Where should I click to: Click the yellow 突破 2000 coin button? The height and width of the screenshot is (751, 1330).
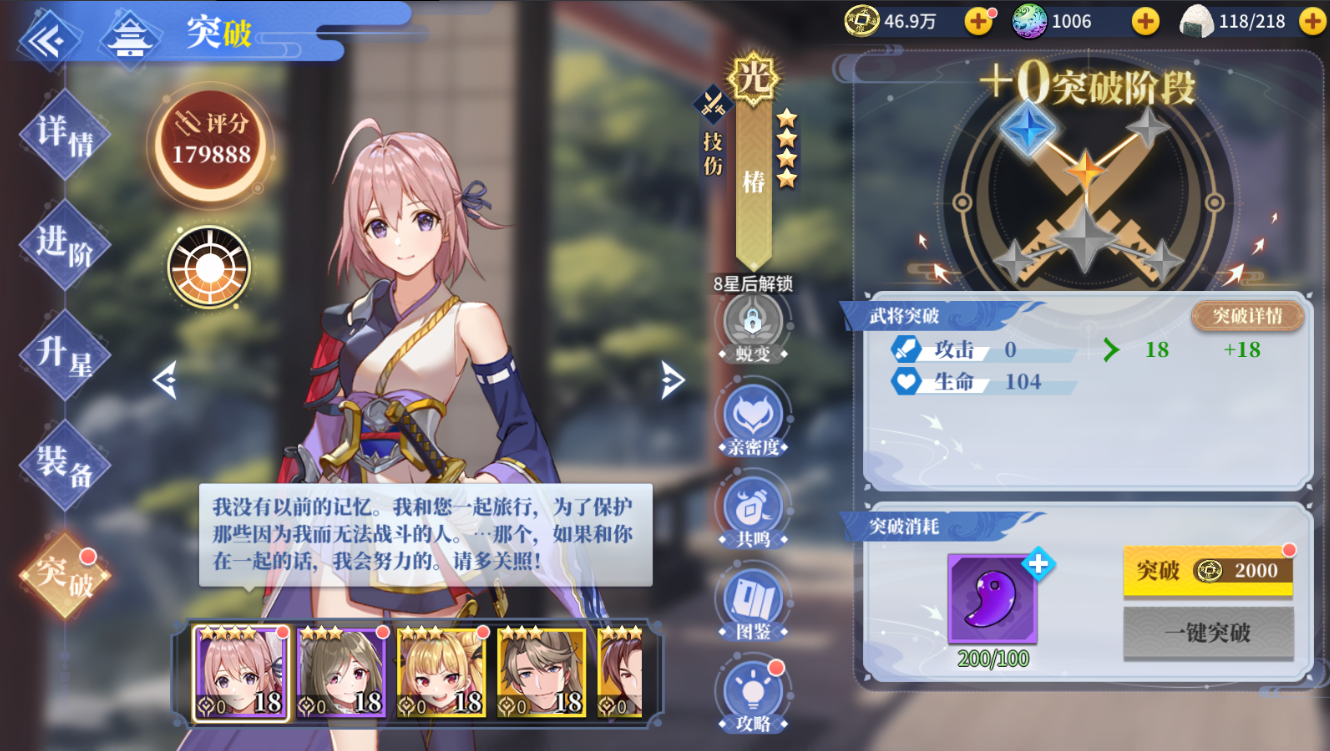point(1208,571)
